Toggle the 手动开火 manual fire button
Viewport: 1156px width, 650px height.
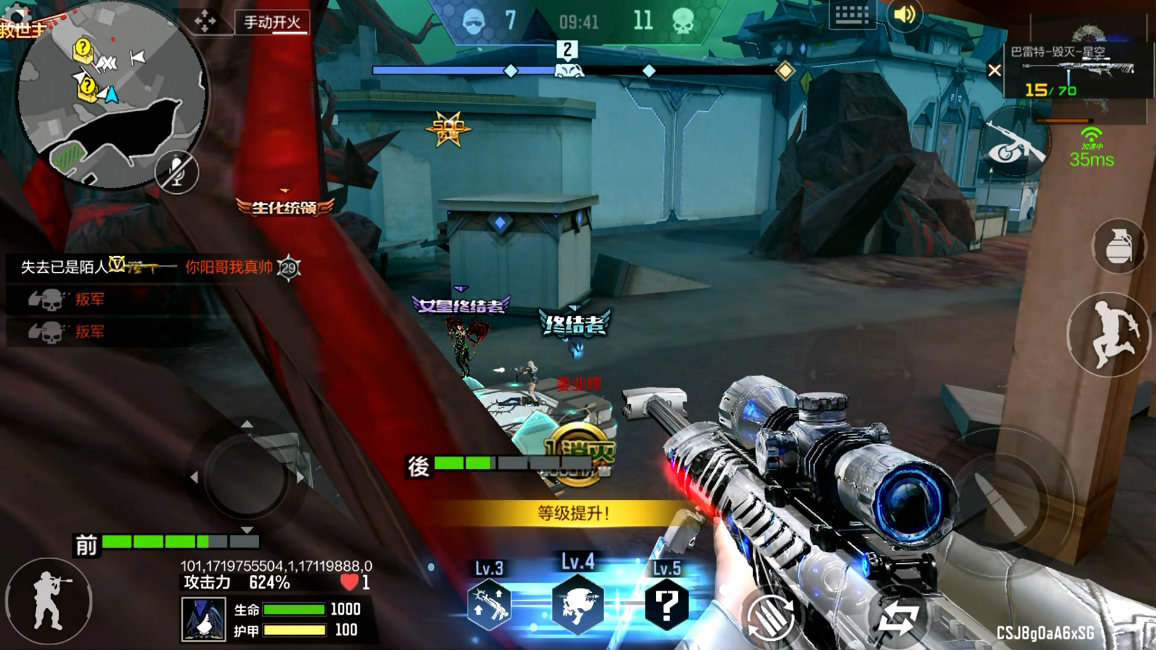coord(272,22)
